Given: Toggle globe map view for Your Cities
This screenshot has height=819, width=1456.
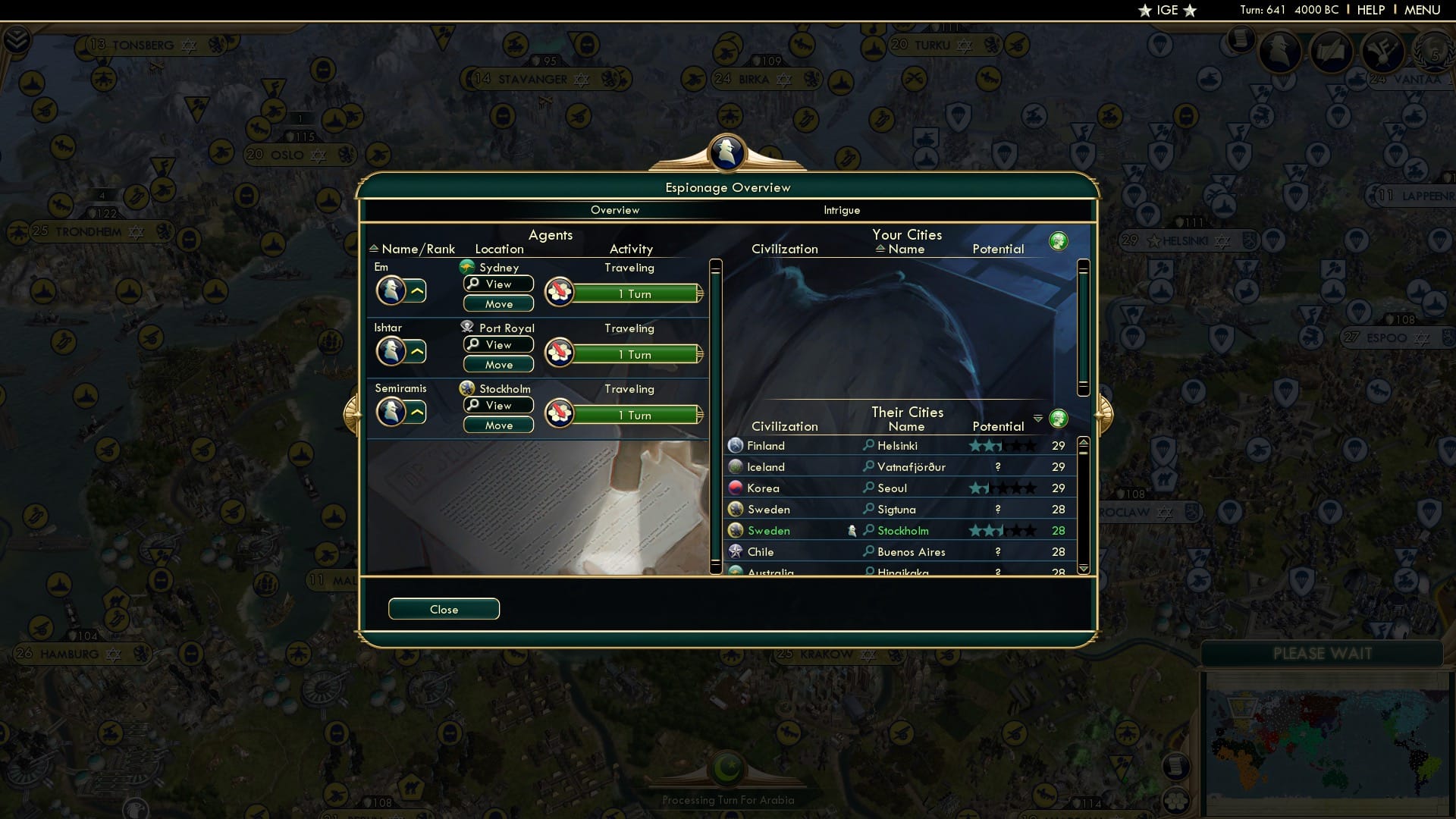Looking at the screenshot, I should (x=1059, y=240).
